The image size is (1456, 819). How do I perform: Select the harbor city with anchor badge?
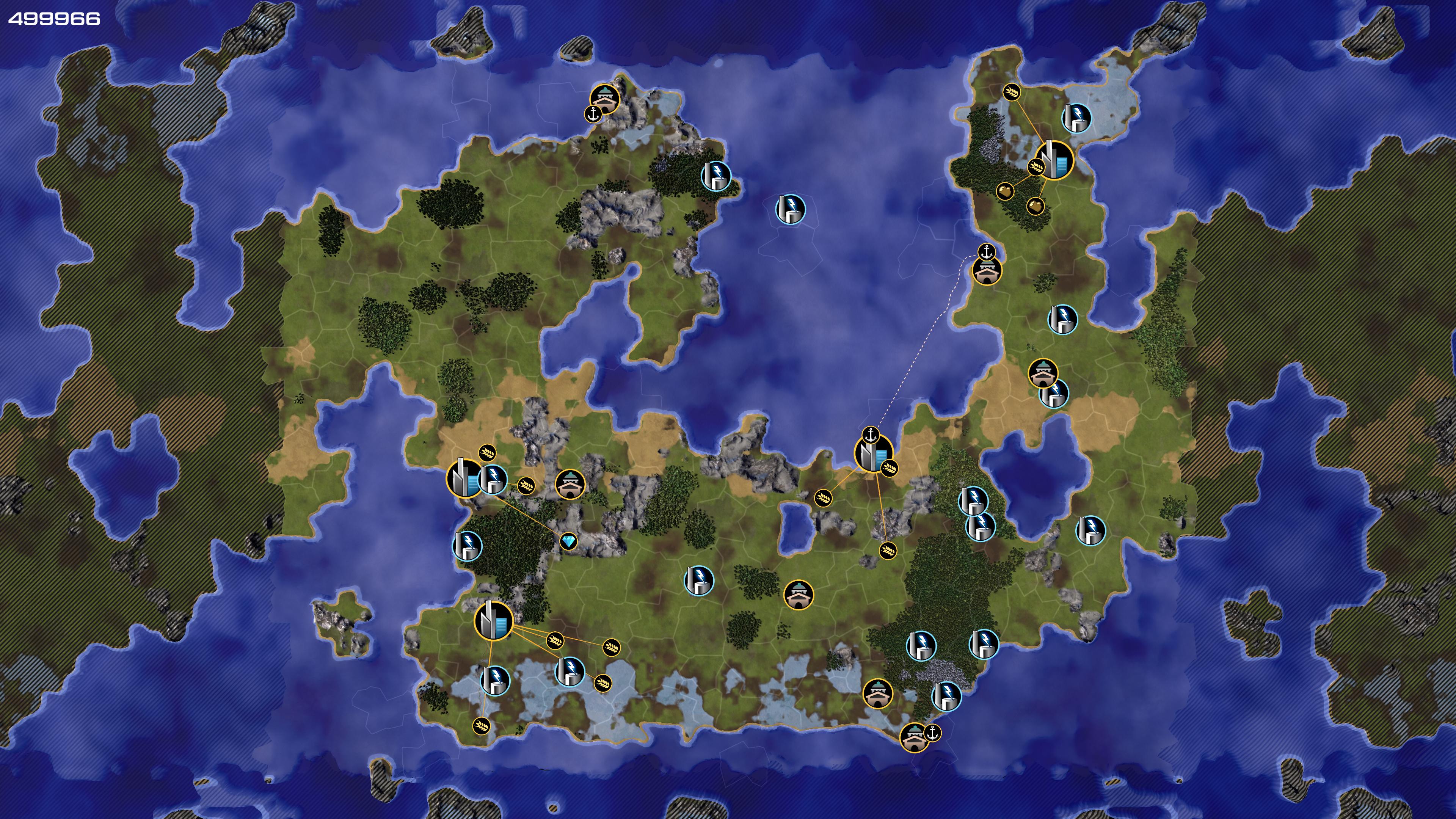[x=873, y=453]
